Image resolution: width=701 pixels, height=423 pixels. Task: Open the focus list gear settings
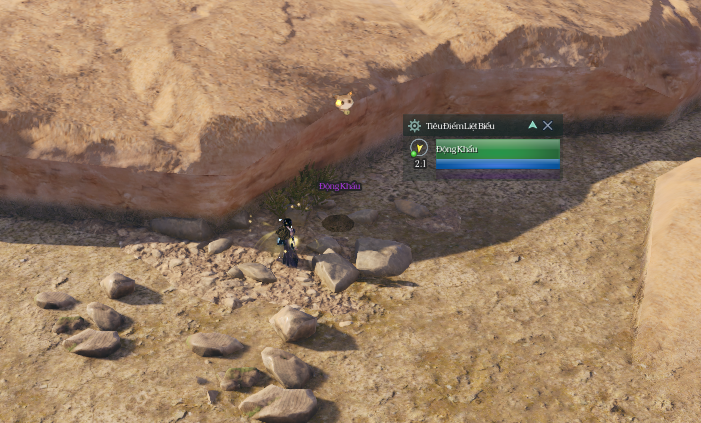point(414,126)
